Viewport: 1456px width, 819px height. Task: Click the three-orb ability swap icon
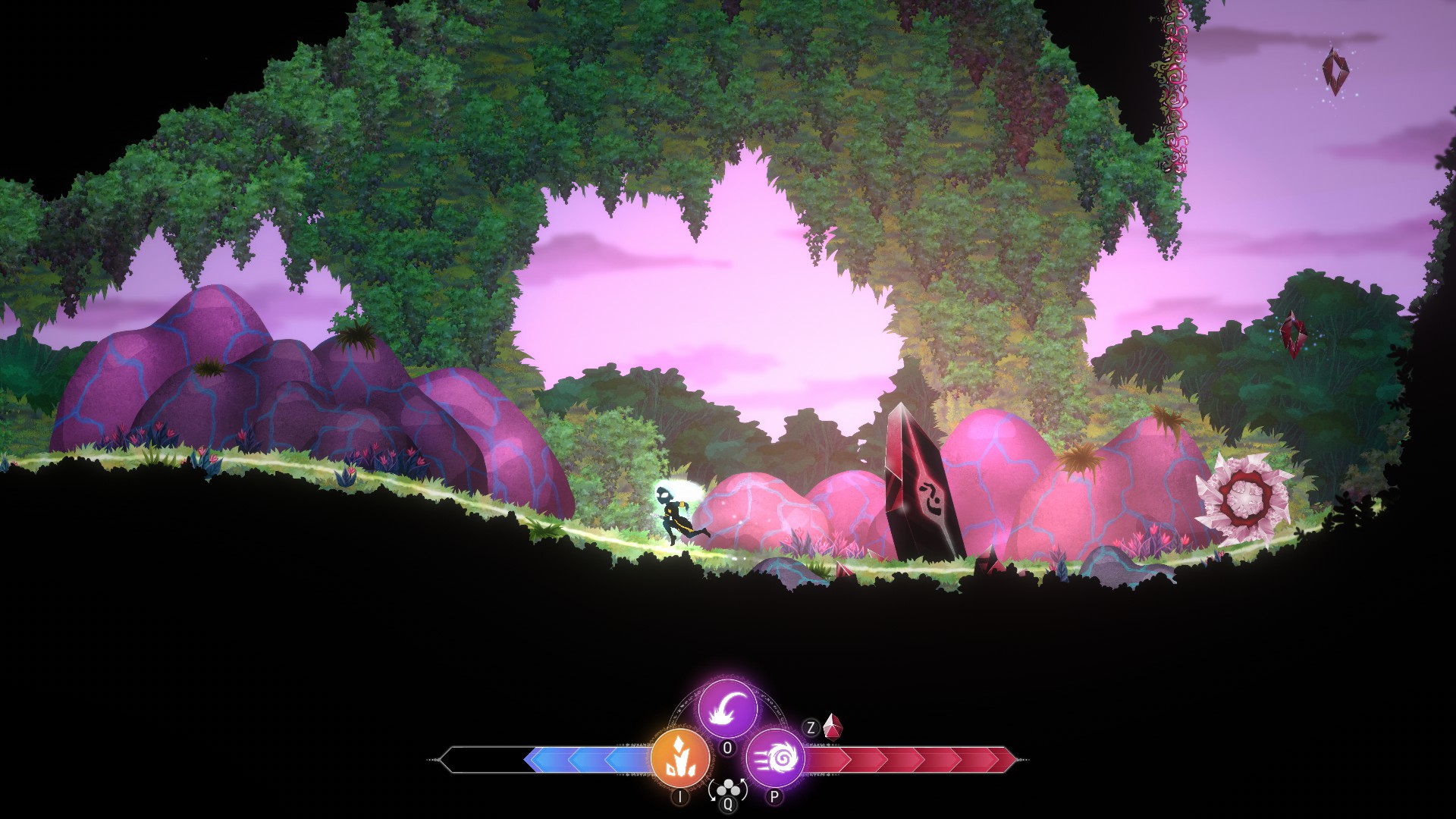point(728,789)
